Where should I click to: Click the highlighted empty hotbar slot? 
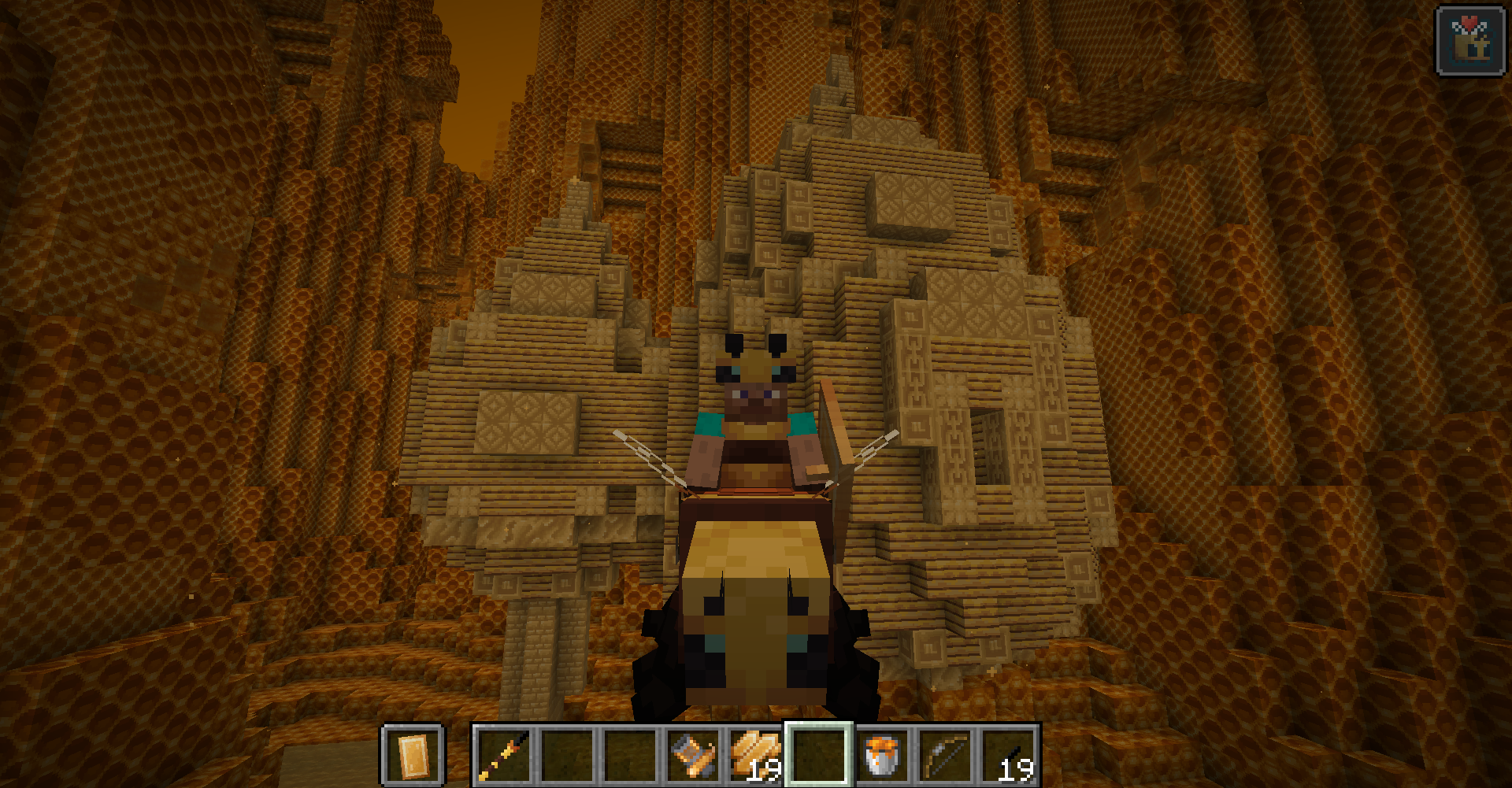pos(819,756)
